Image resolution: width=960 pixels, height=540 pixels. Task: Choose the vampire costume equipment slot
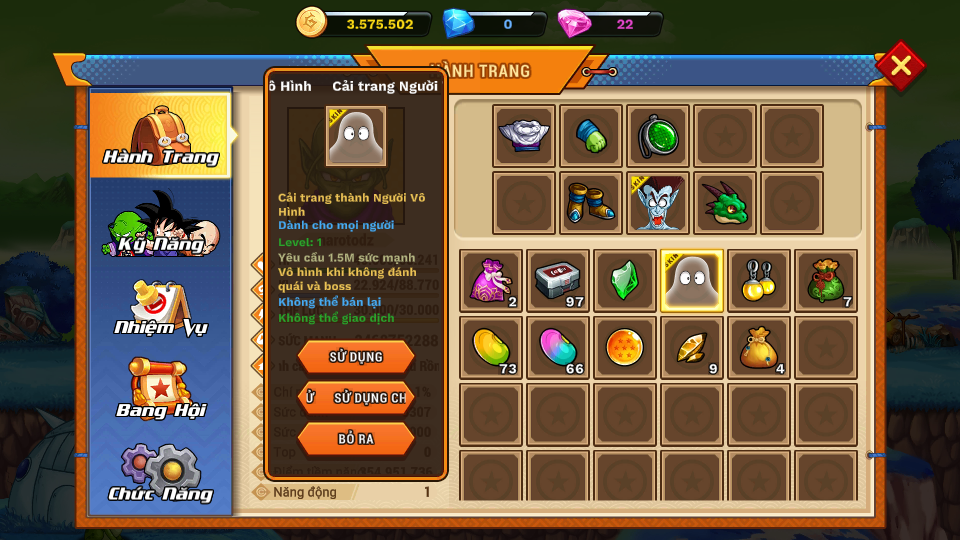pyautogui.click(x=658, y=203)
